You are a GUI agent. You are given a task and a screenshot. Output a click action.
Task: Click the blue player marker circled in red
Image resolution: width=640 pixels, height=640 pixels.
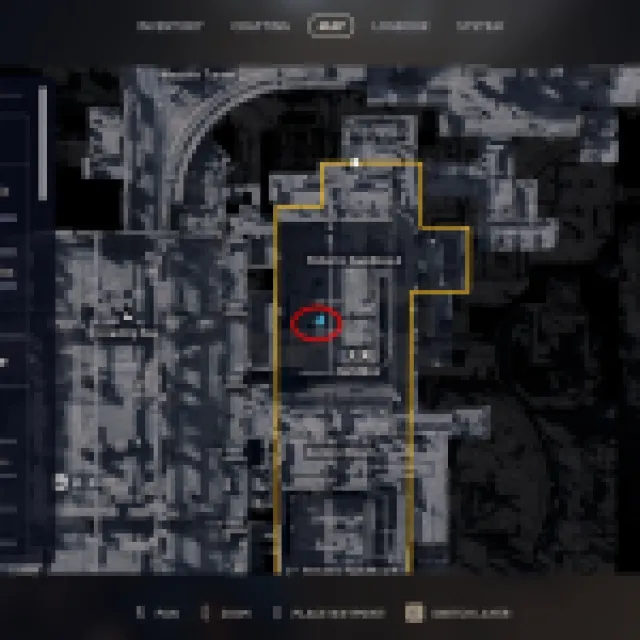(x=318, y=321)
